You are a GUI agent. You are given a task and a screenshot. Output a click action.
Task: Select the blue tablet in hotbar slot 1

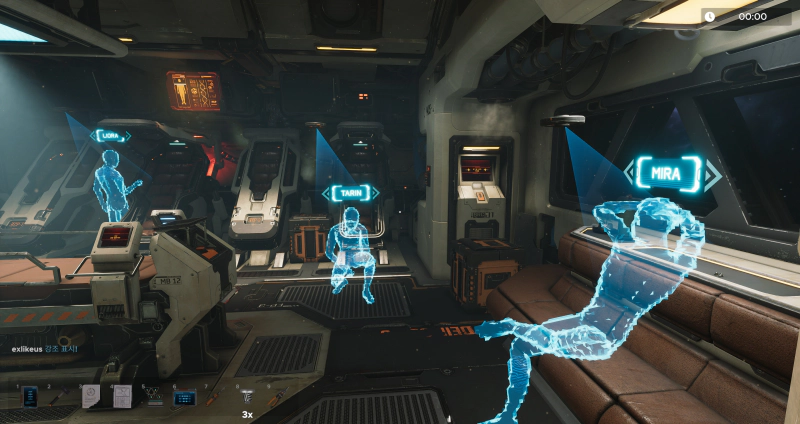pyautogui.click(x=29, y=396)
